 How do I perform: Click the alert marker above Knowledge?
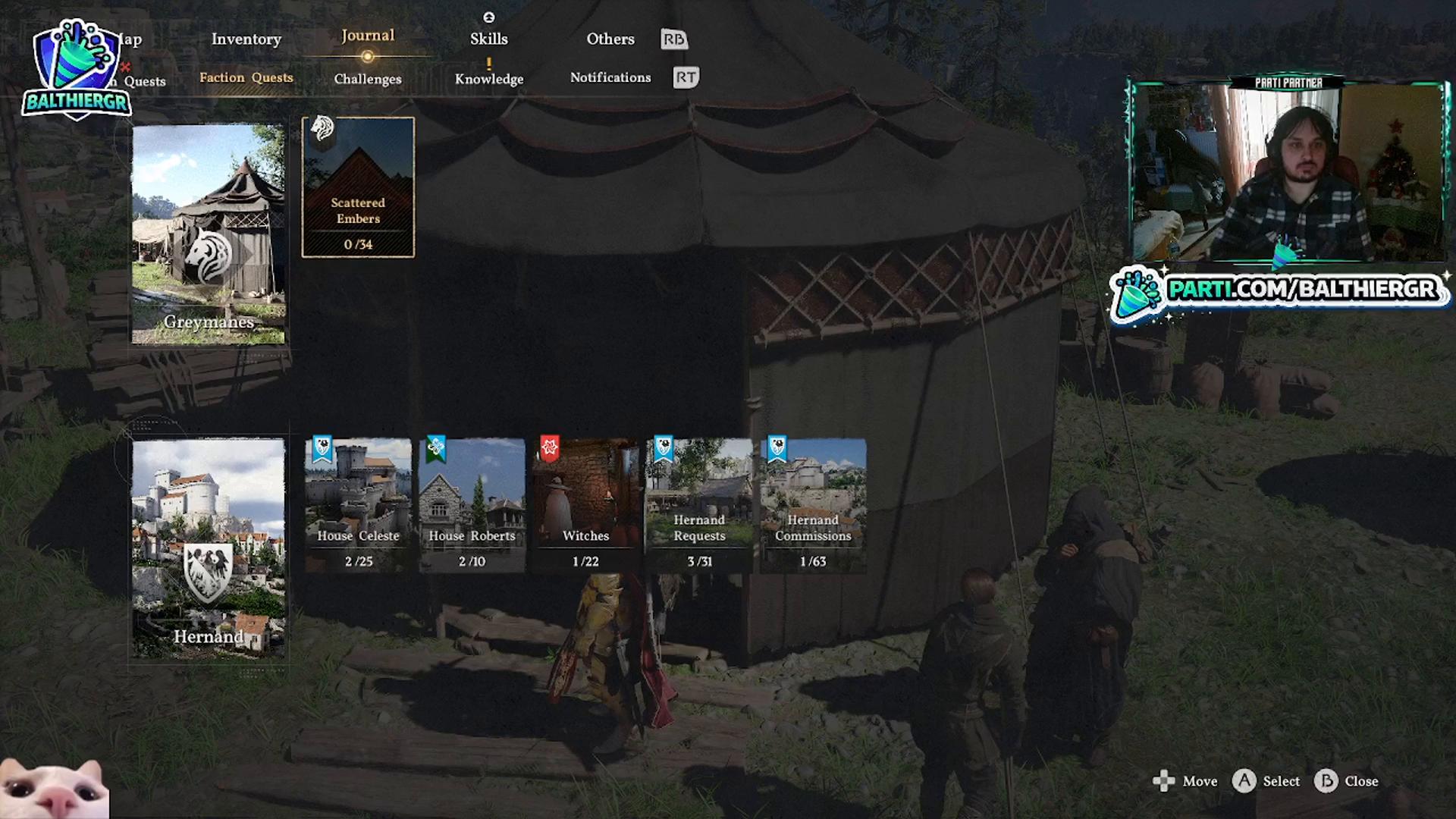click(x=489, y=64)
